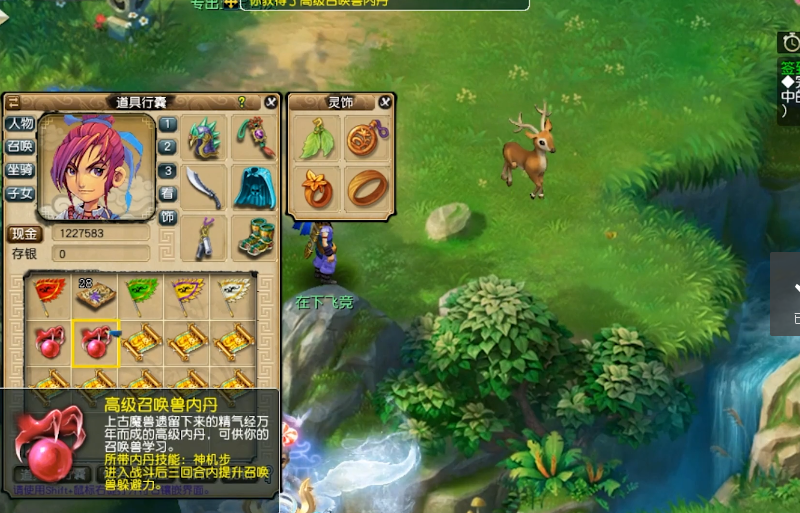Switch to the 人物 character tab
The image size is (800, 513).
click(20, 124)
